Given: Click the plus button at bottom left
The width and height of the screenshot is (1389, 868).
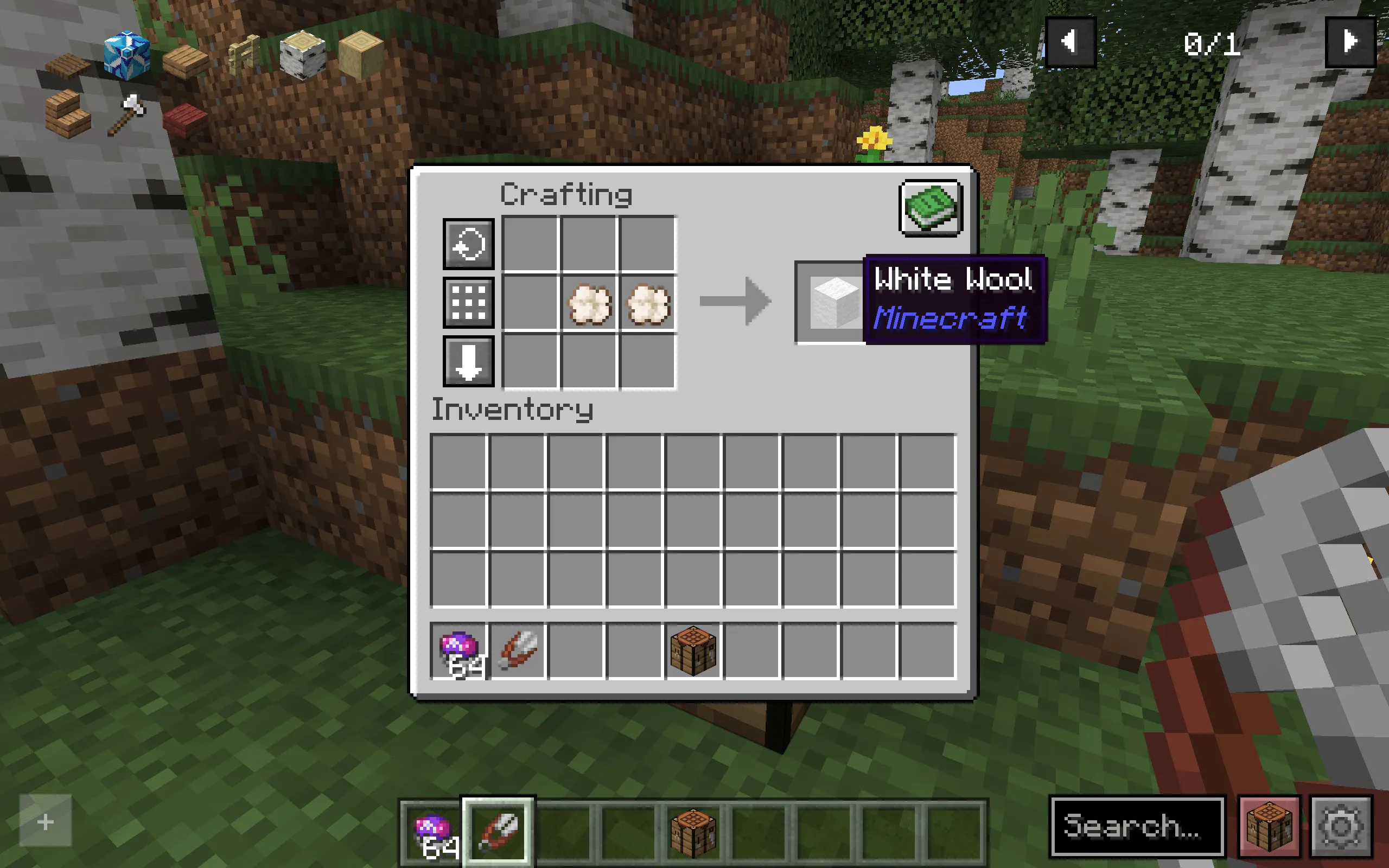Looking at the screenshot, I should point(45,821).
